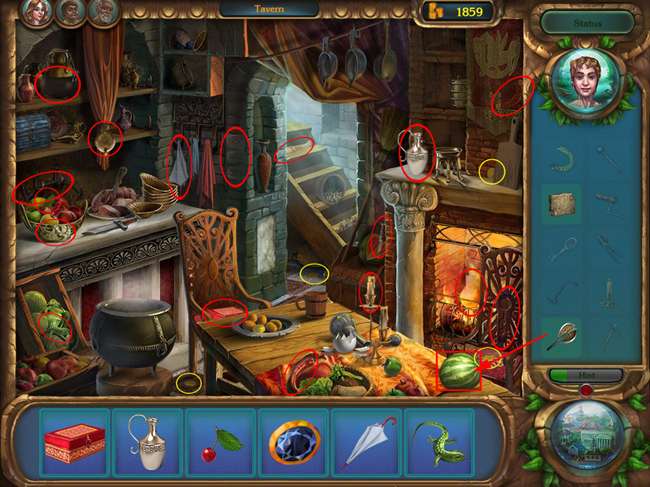
Task: Select the green lizard item slot
Action: coord(440,441)
